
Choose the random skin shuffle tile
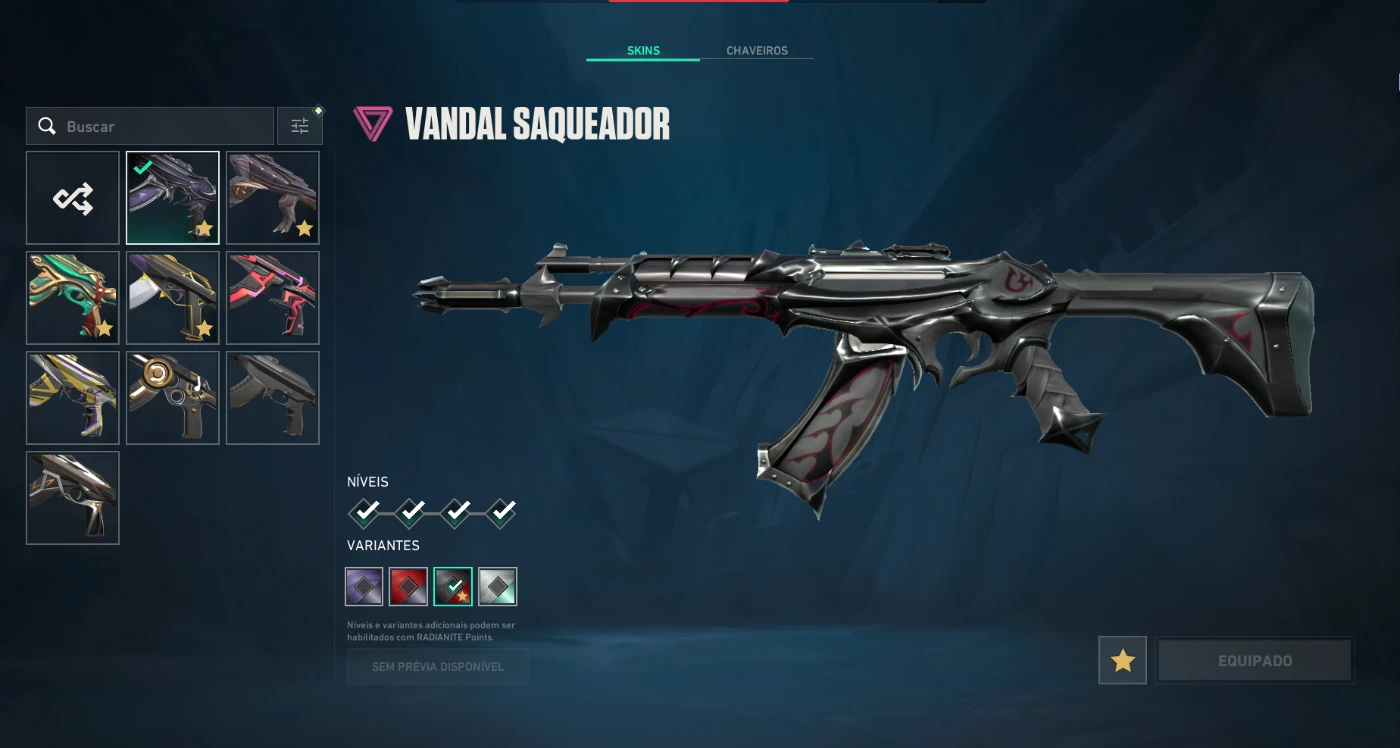point(73,198)
